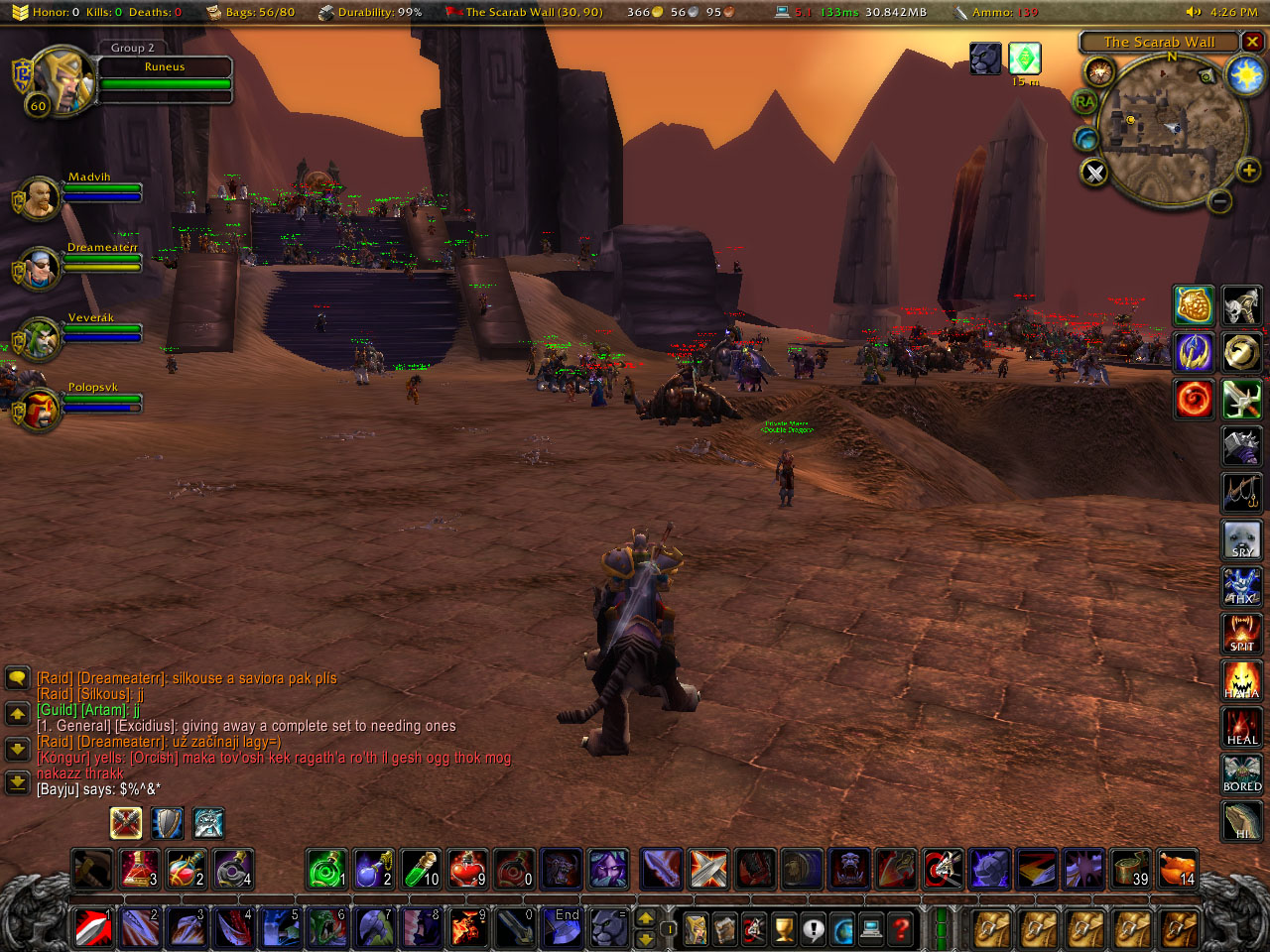The image size is (1270, 952).
Task: Click the Scarab Wall minimap
Action: coord(1172,131)
